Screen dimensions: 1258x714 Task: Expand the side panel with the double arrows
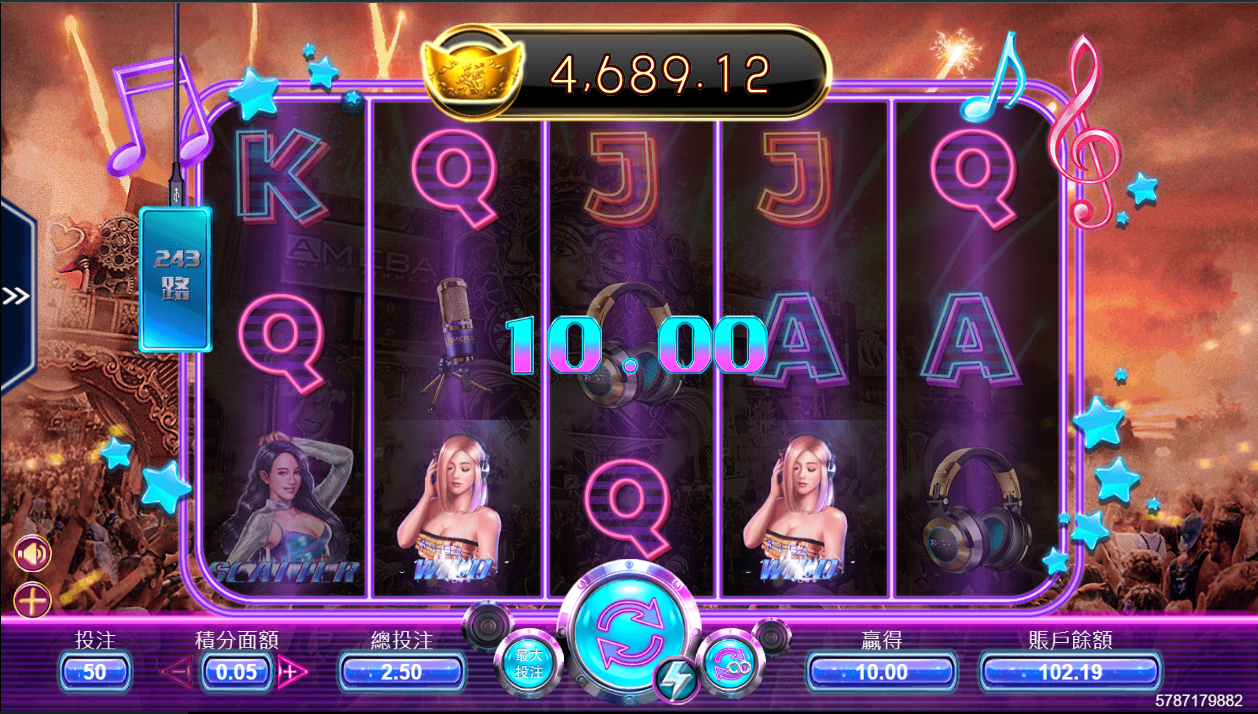tap(16, 296)
